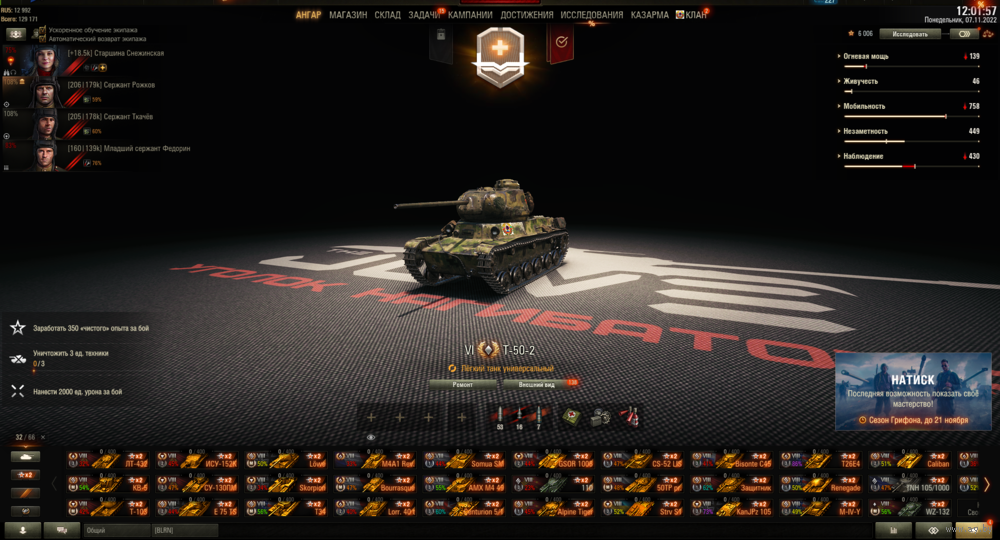1000x540 pixels.
Task: Show the ДОСТИЖЕНИЯ achievements tab
Action: [x=526, y=15]
